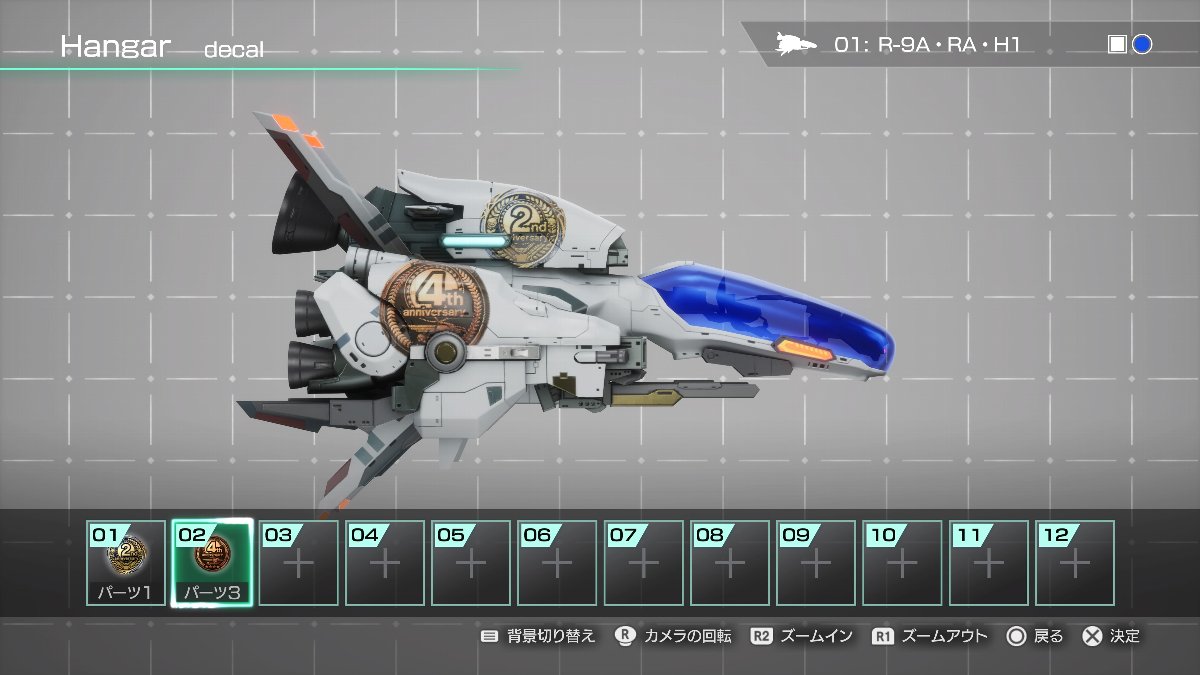Viewport: 1200px width, 675px height.
Task: Click empty decal slot 09
Action: [816, 563]
